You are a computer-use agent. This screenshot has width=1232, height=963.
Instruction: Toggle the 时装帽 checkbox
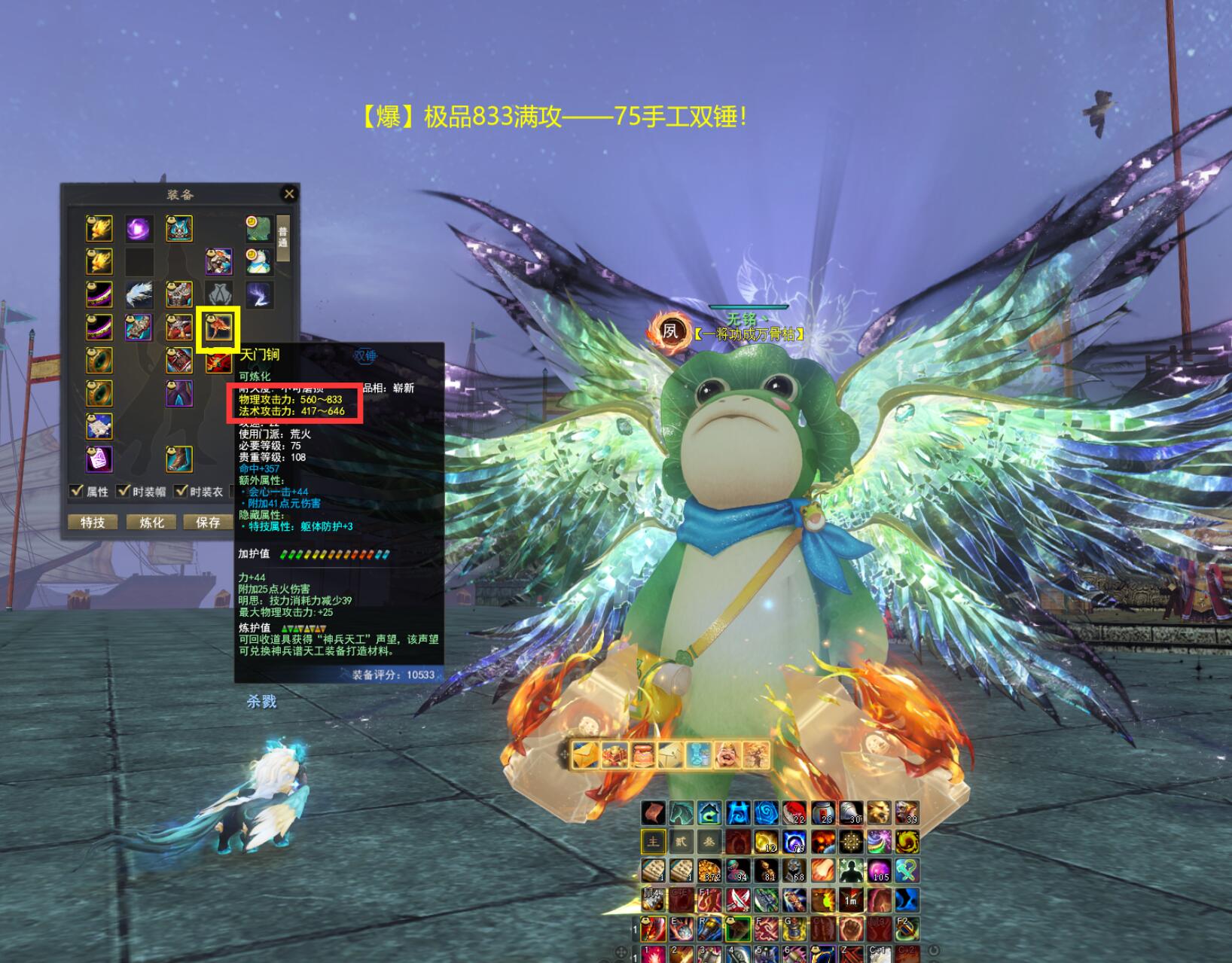(124, 491)
